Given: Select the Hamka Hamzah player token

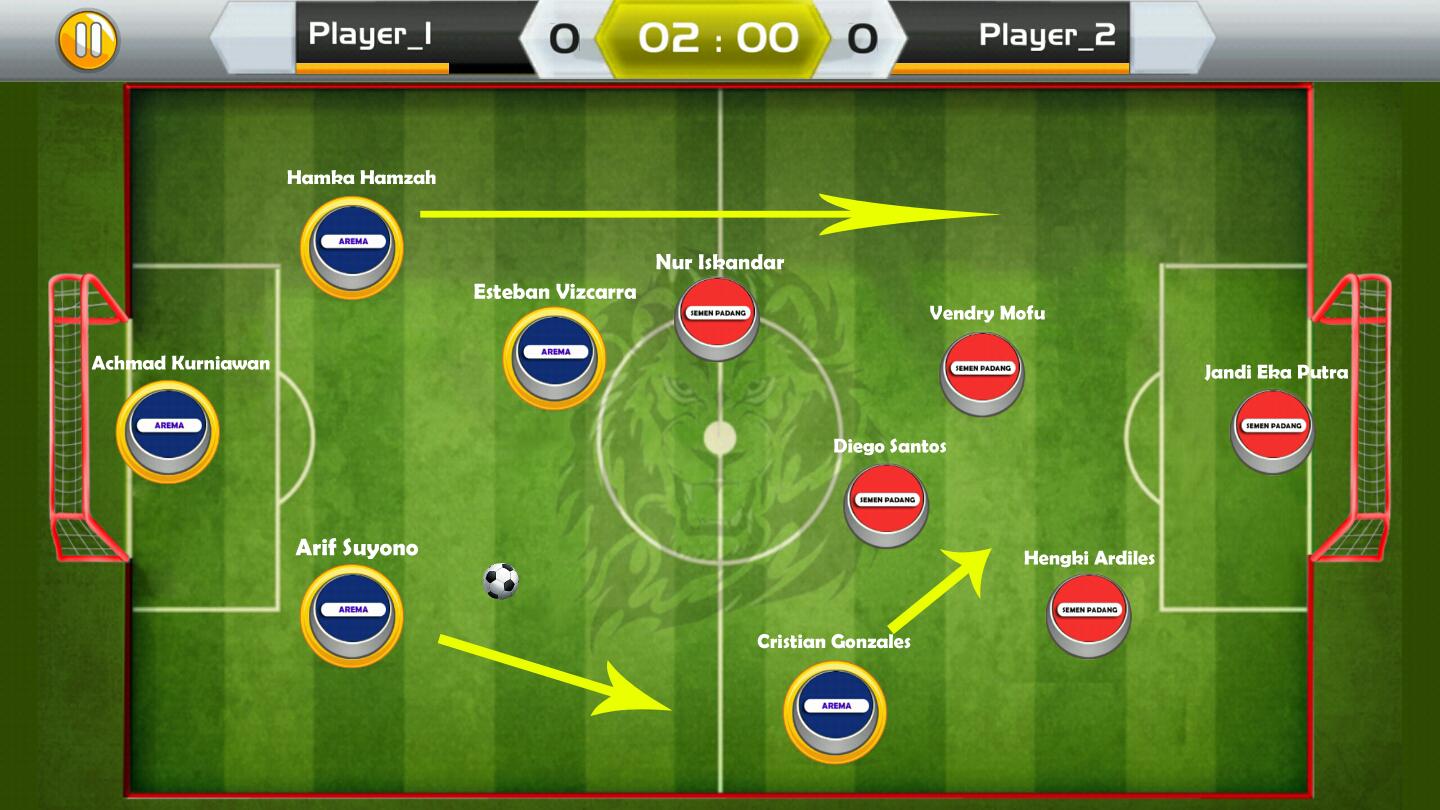Looking at the screenshot, I should (353, 243).
